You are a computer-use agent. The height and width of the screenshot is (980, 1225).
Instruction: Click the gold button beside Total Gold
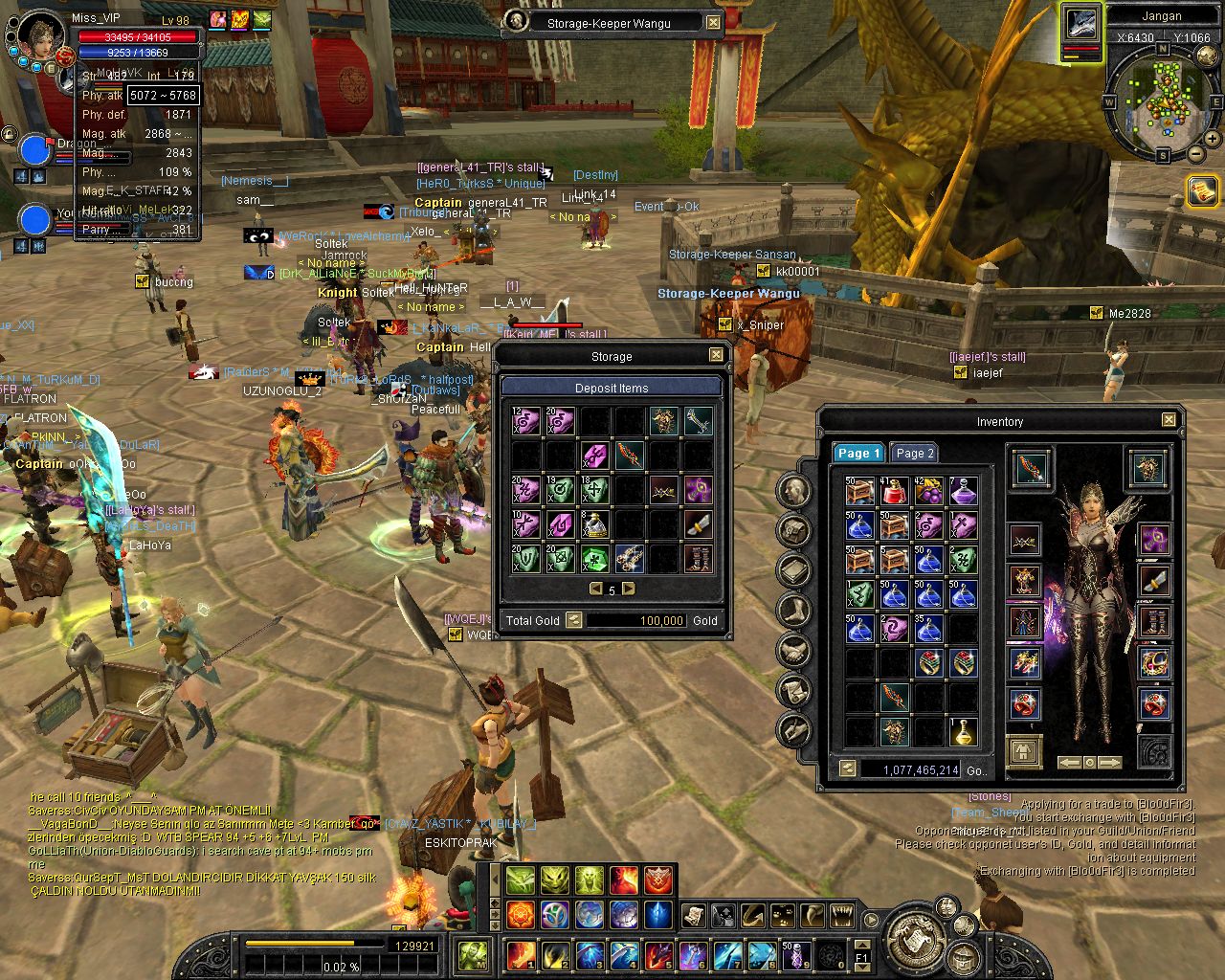(573, 620)
